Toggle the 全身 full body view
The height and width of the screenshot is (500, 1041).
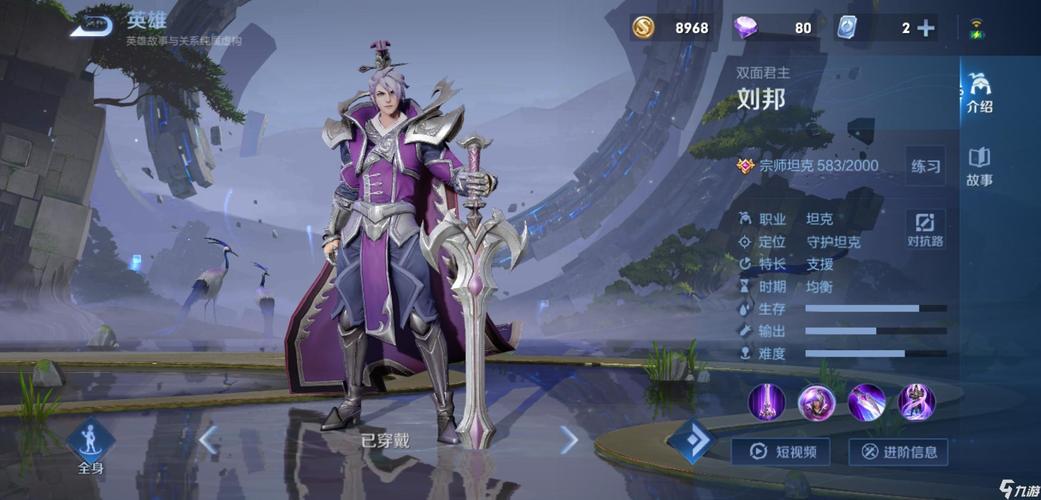click(x=90, y=445)
